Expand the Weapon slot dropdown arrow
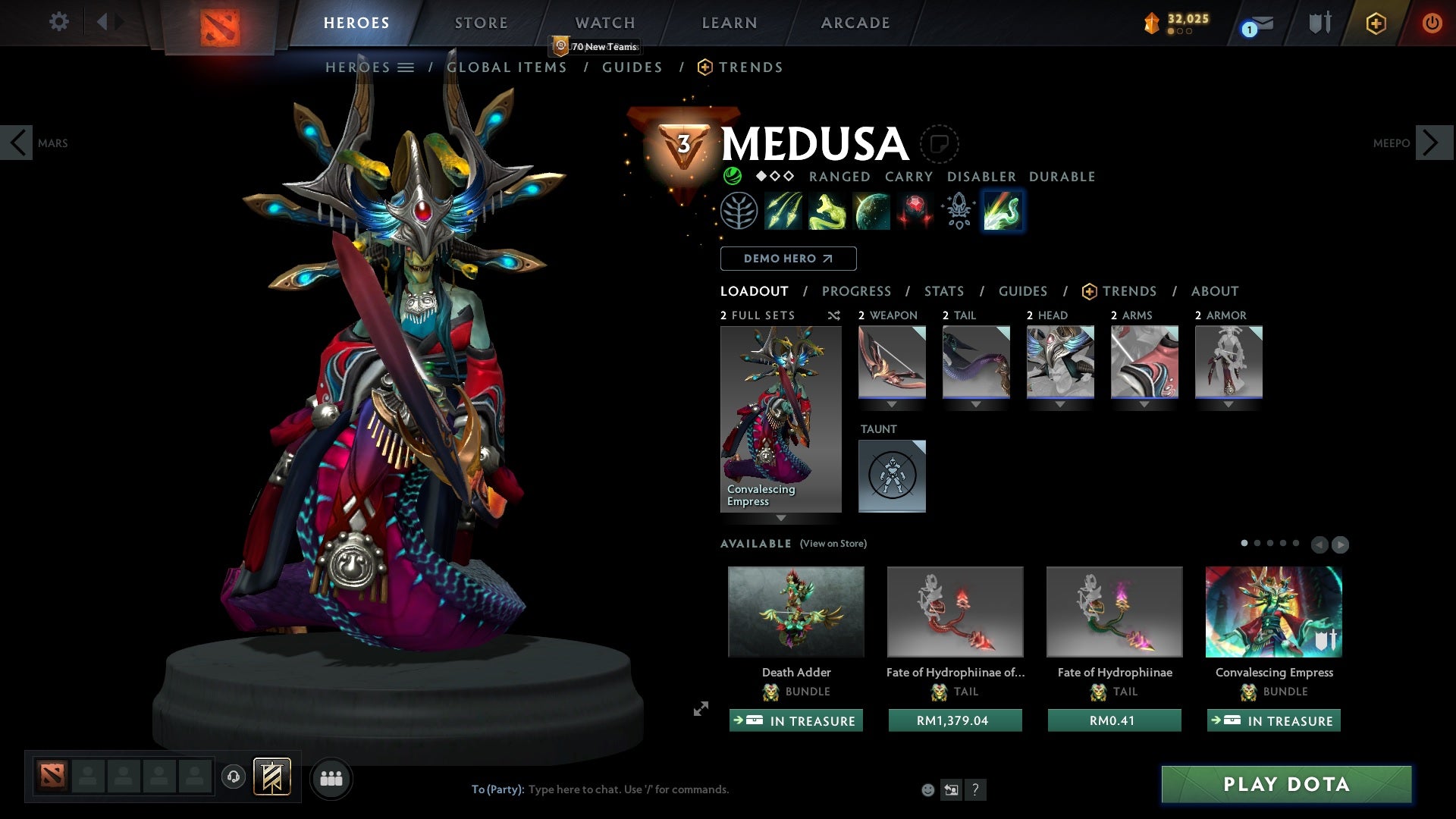This screenshot has width=1456, height=819. pyautogui.click(x=892, y=404)
